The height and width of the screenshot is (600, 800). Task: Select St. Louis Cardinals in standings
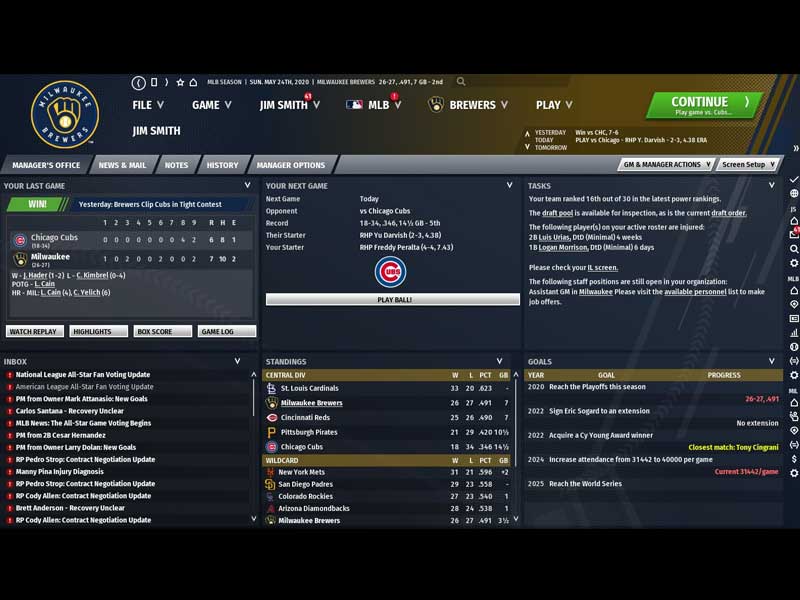[x=309, y=388]
